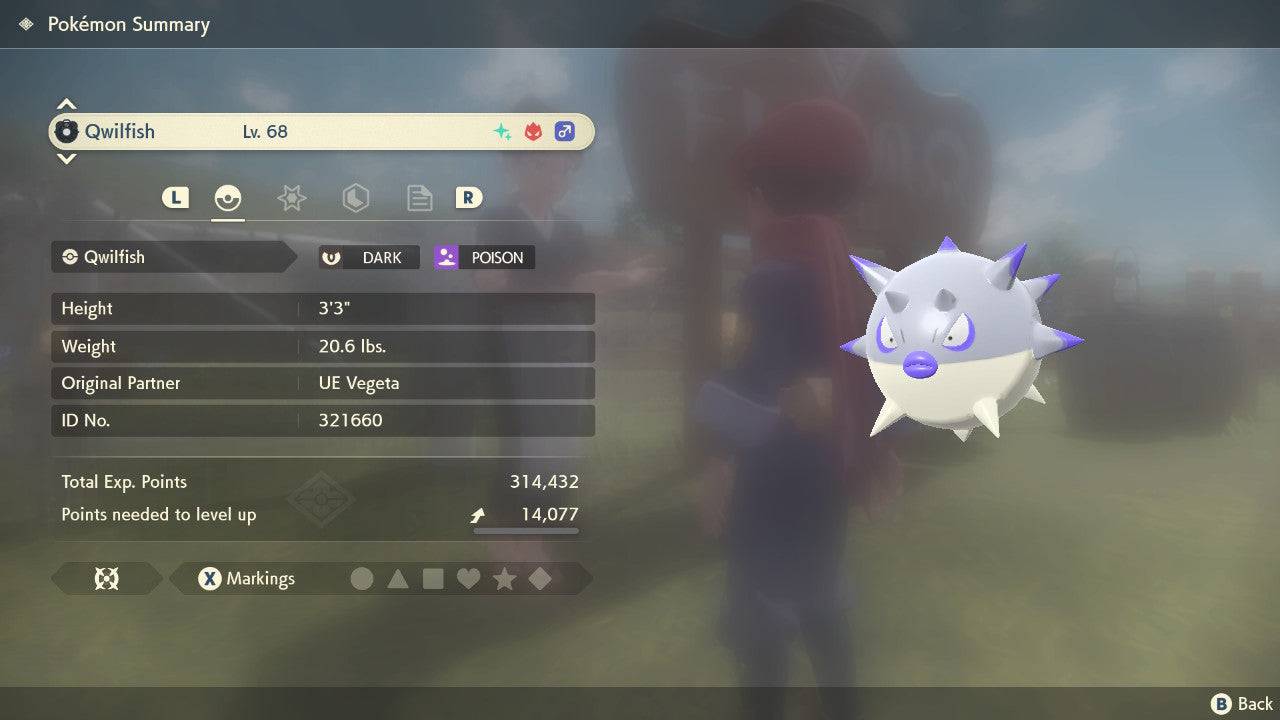
Task: Select the Poké Ball general info tab
Action: tap(228, 198)
